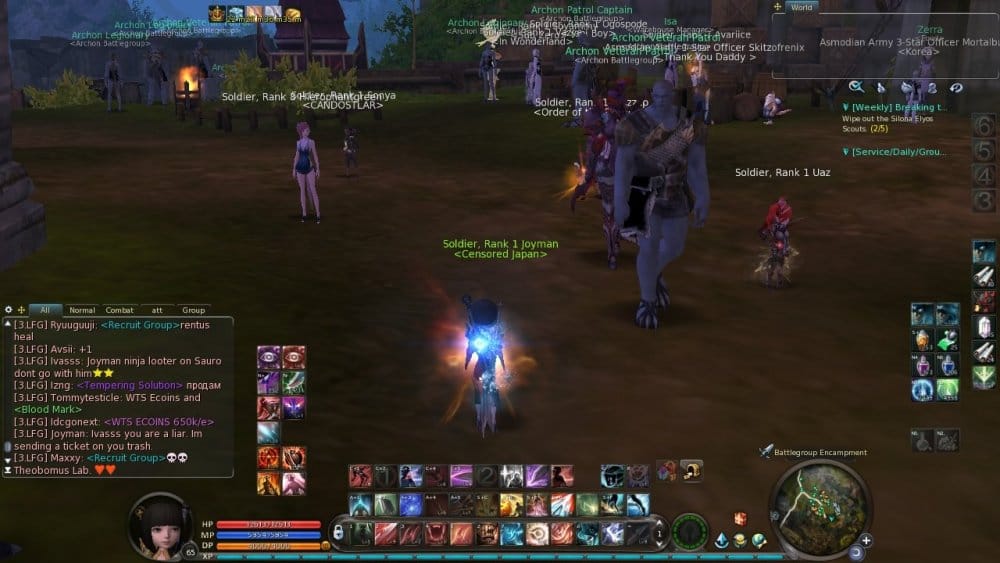Viewport: 1000px width, 563px height.
Task: Zoom in the minimap with plus button
Action: click(865, 541)
